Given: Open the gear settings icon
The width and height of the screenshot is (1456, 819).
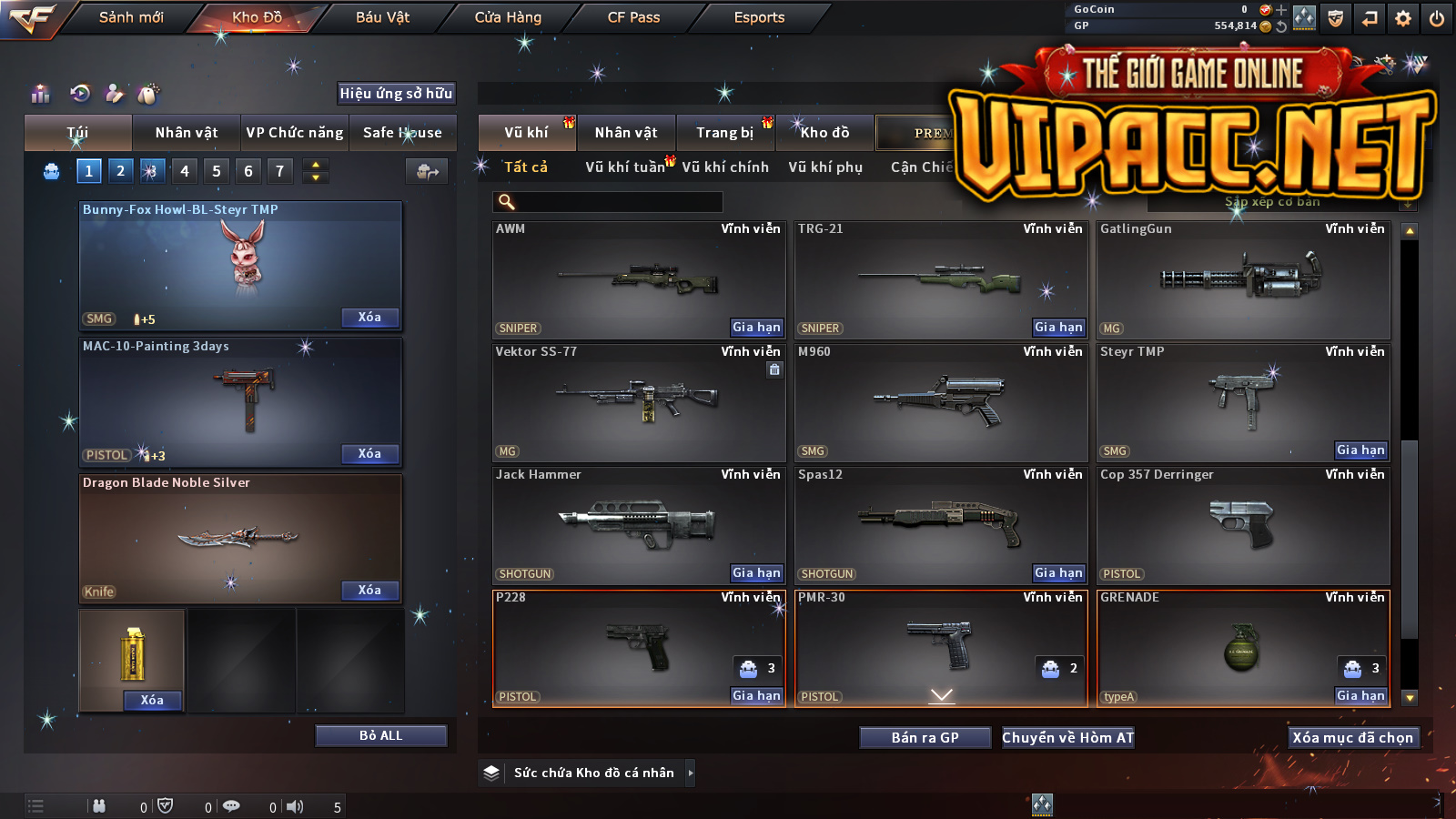Looking at the screenshot, I should [1403, 18].
